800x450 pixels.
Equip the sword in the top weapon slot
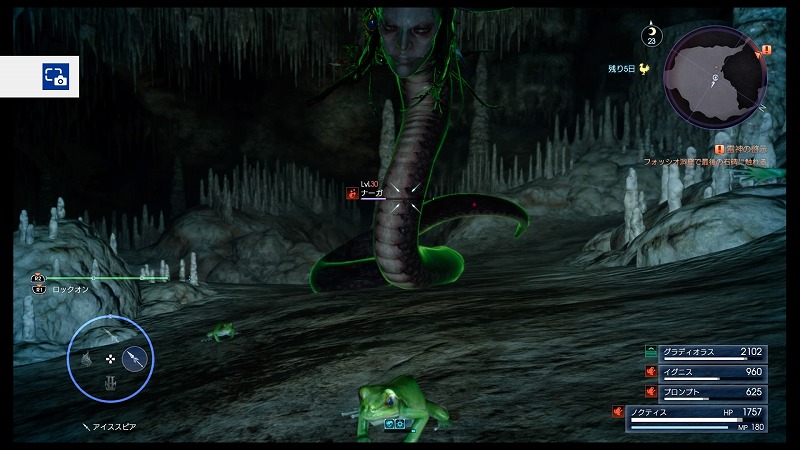click(110, 333)
